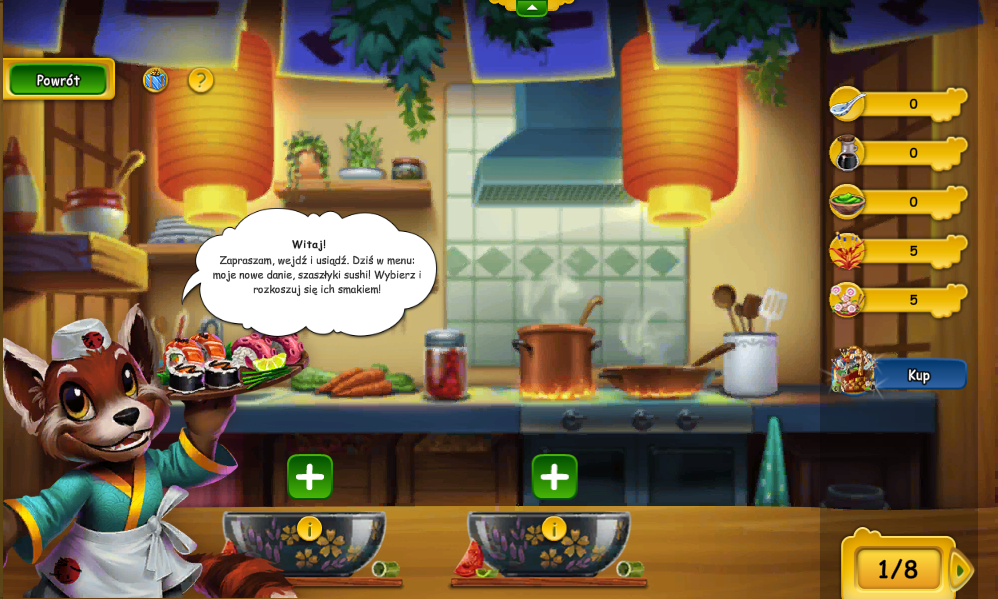Open help with the question mark icon
This screenshot has height=599, width=998.
tap(201, 80)
